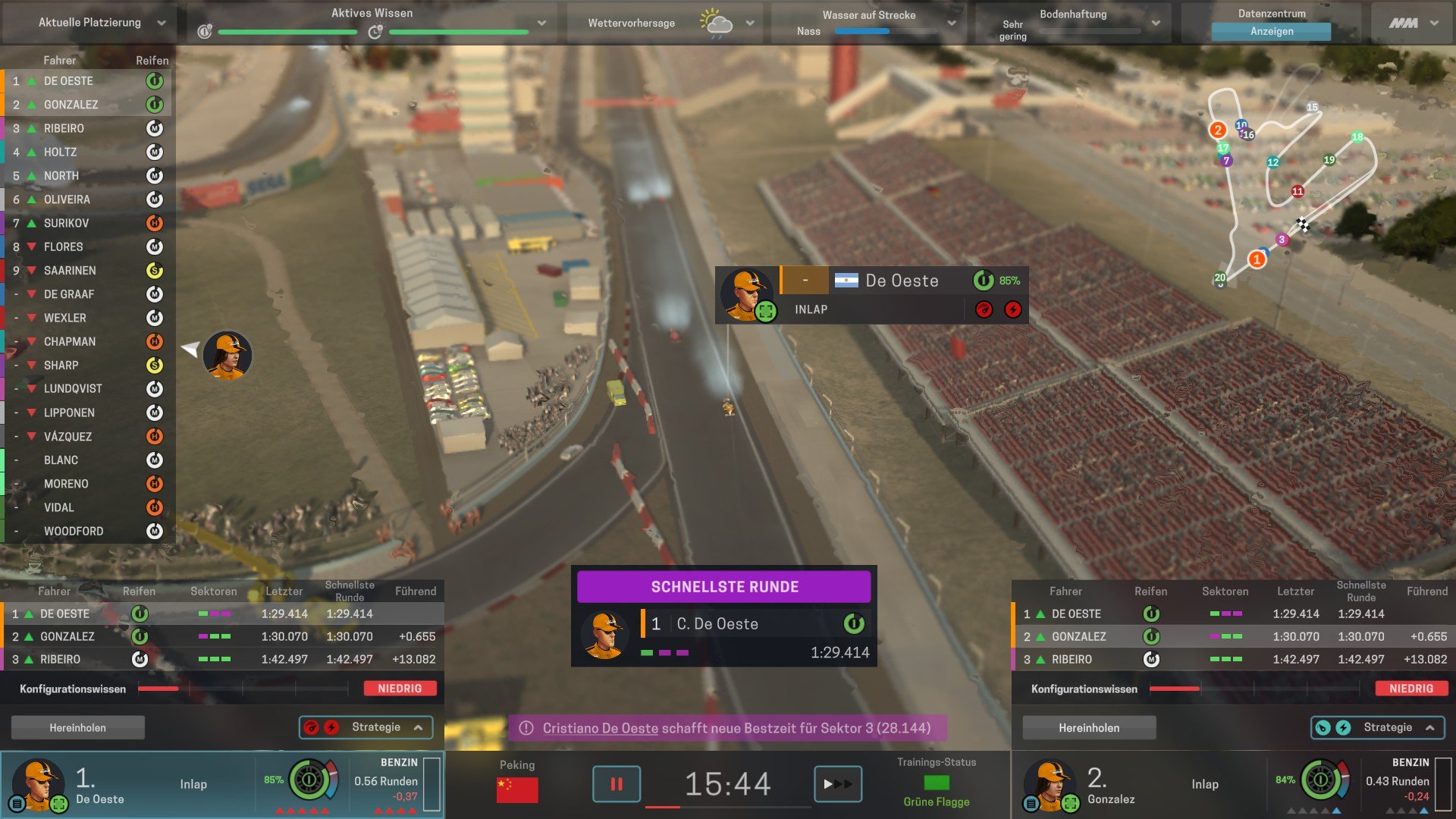Viewport: 1456px width, 819px height.
Task: Select Gonzalez's driver portrait in the bottom panel
Action: [1049, 784]
